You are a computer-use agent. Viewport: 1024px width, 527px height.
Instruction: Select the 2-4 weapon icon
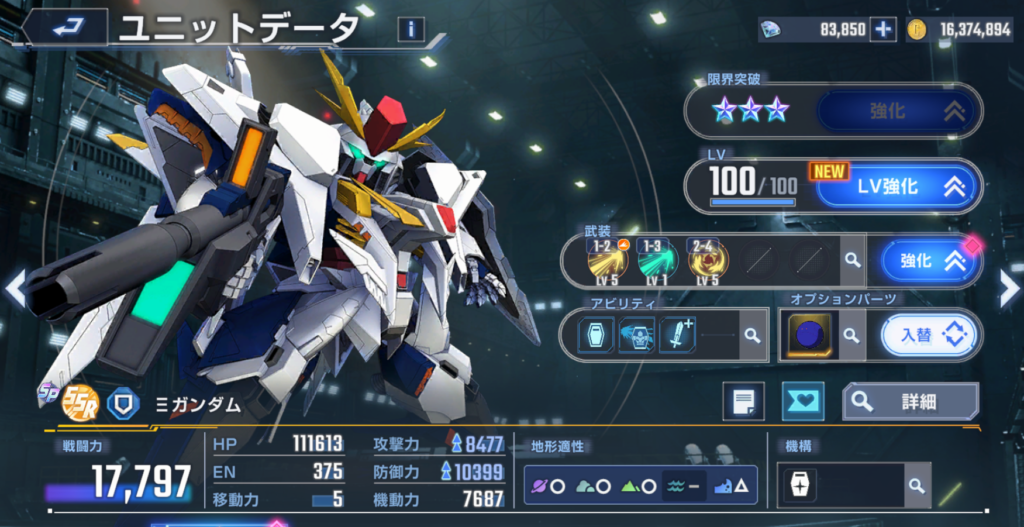(x=708, y=260)
